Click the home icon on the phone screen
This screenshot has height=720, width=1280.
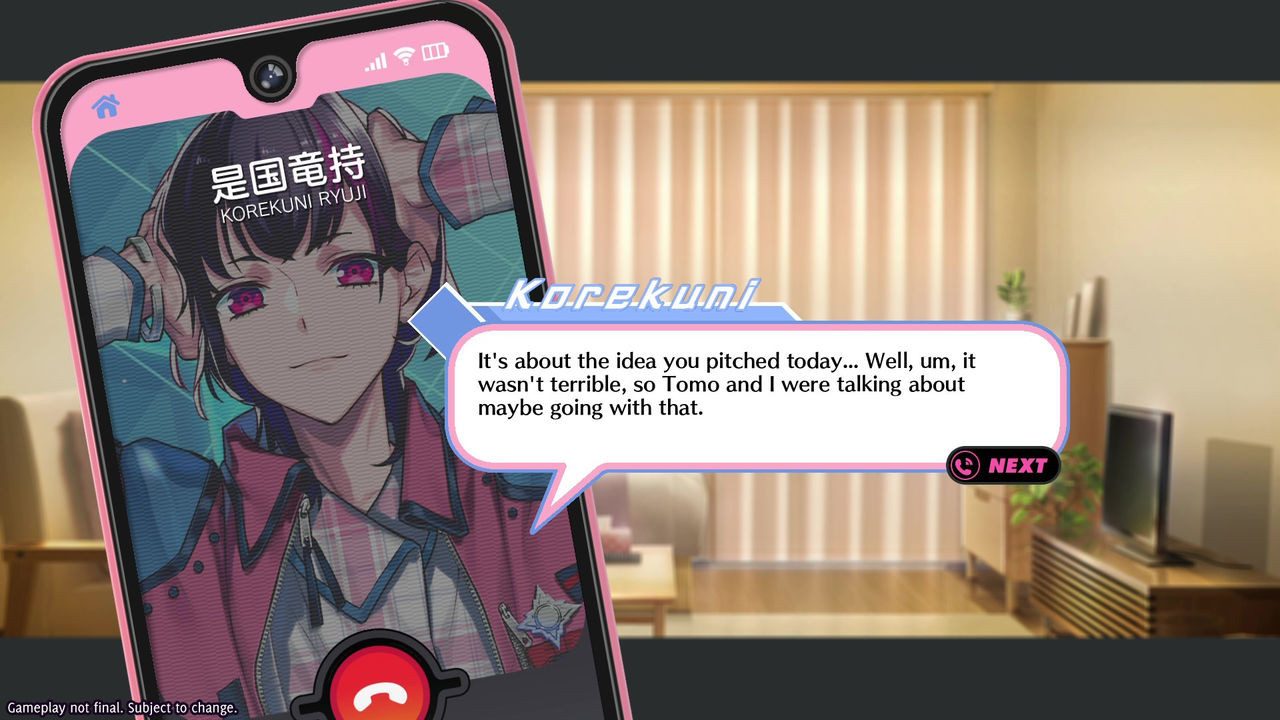(x=107, y=104)
